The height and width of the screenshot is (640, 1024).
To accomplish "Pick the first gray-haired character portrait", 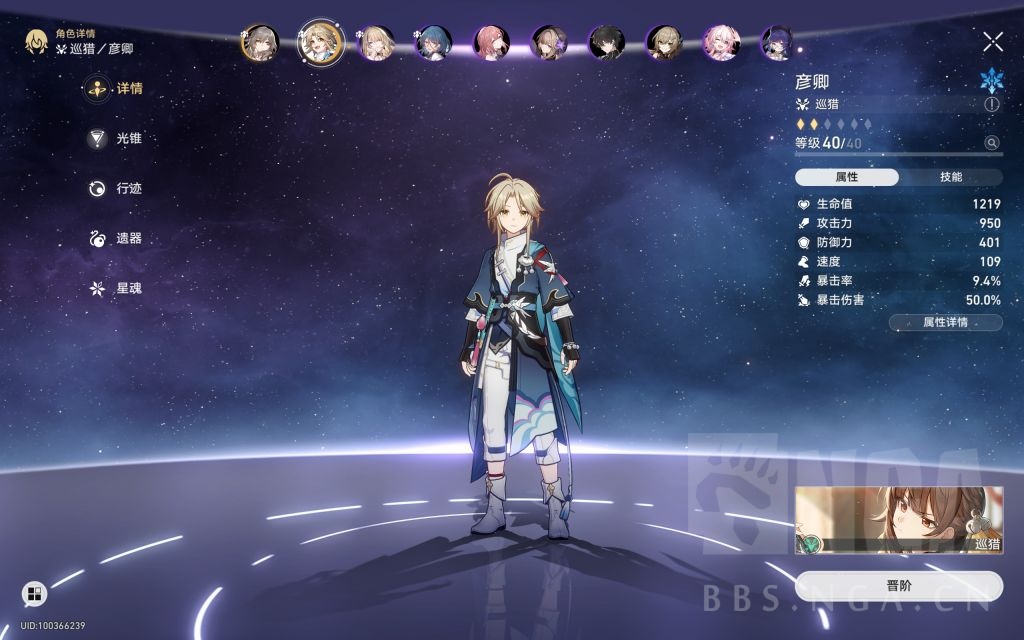I will point(260,42).
